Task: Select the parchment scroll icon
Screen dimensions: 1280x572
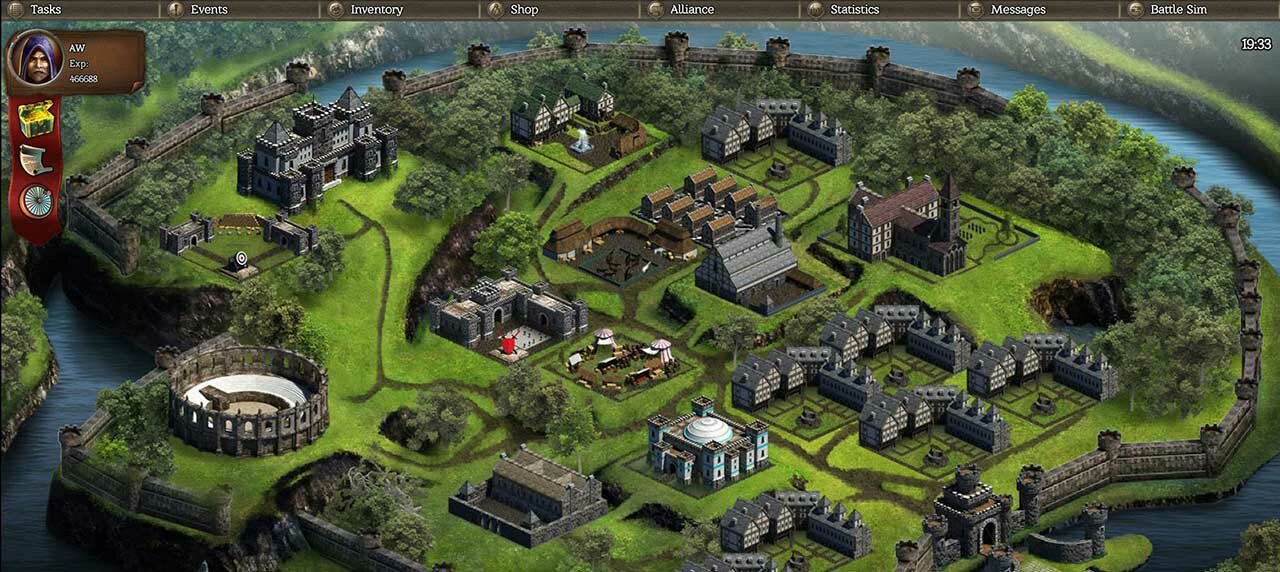Action: 36,159
